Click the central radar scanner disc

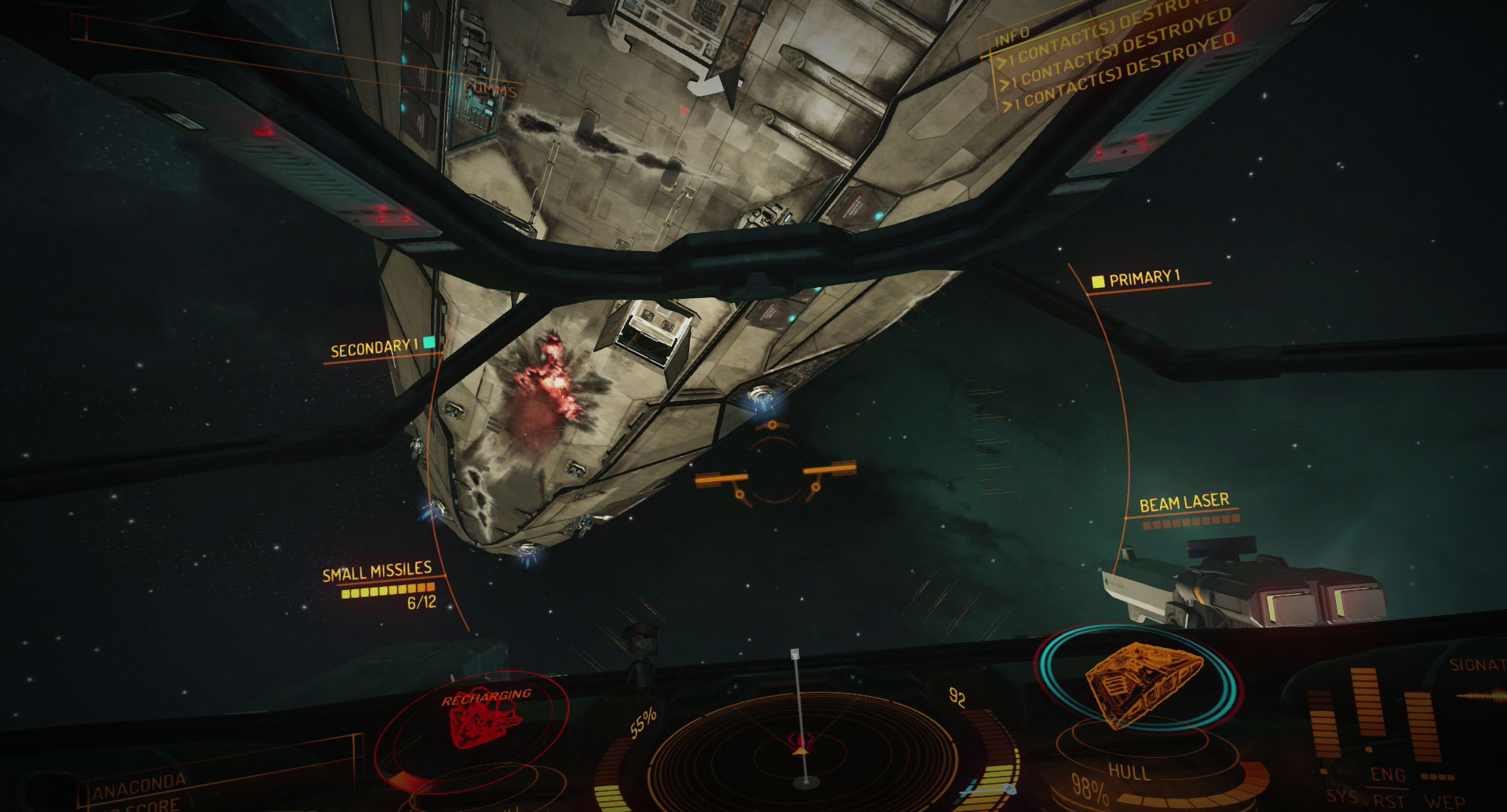tap(799, 749)
